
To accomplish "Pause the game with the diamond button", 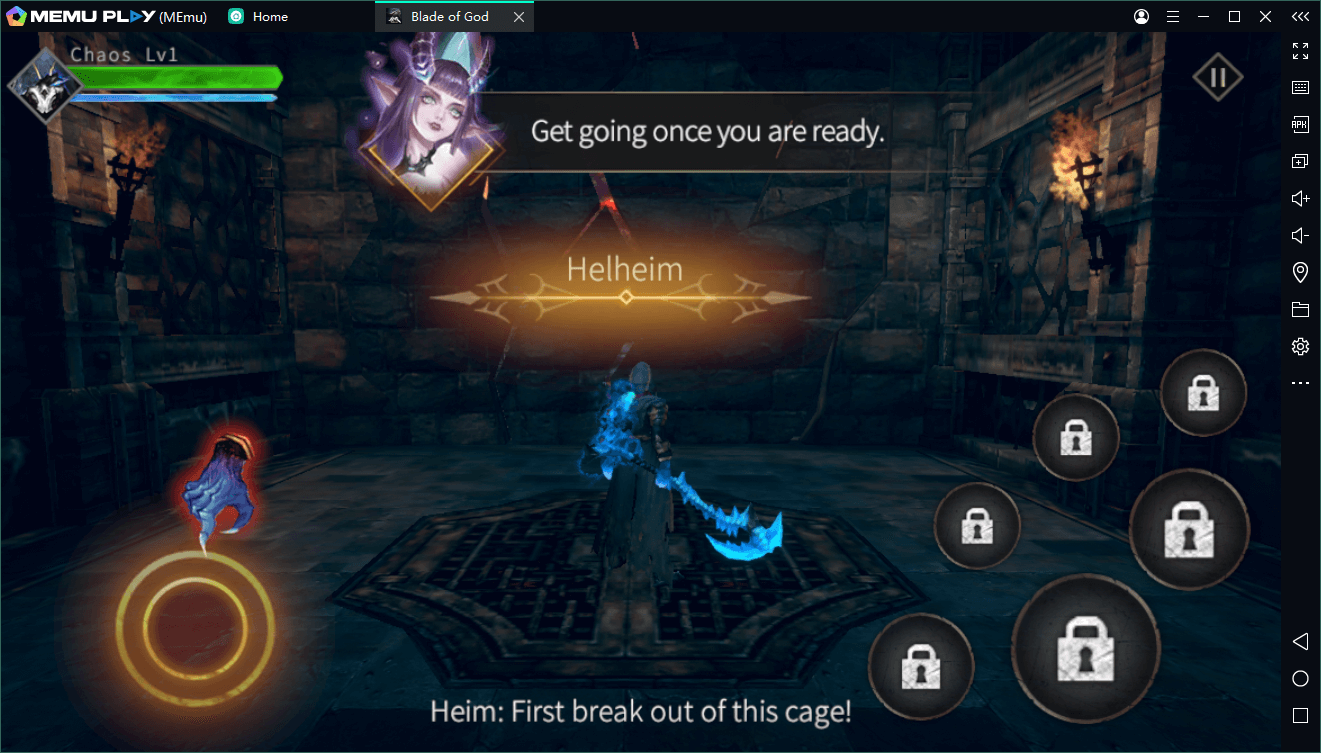I will (x=1217, y=78).
